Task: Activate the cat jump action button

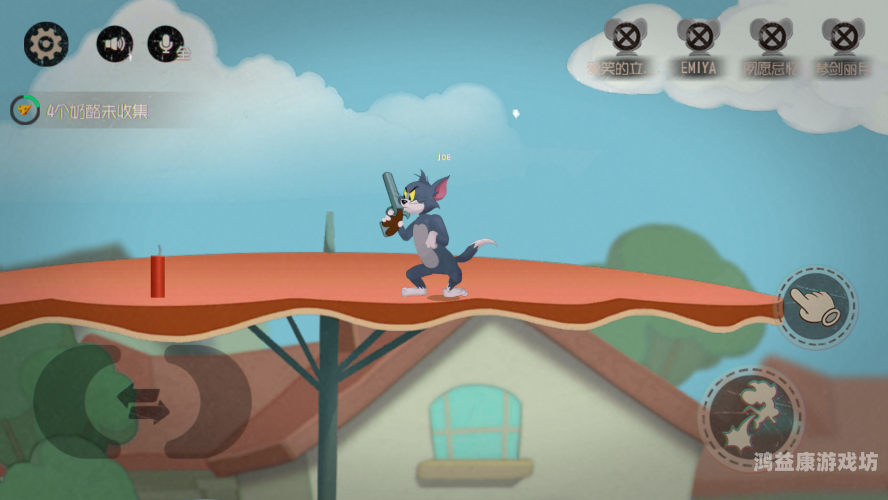Action: 752,416
